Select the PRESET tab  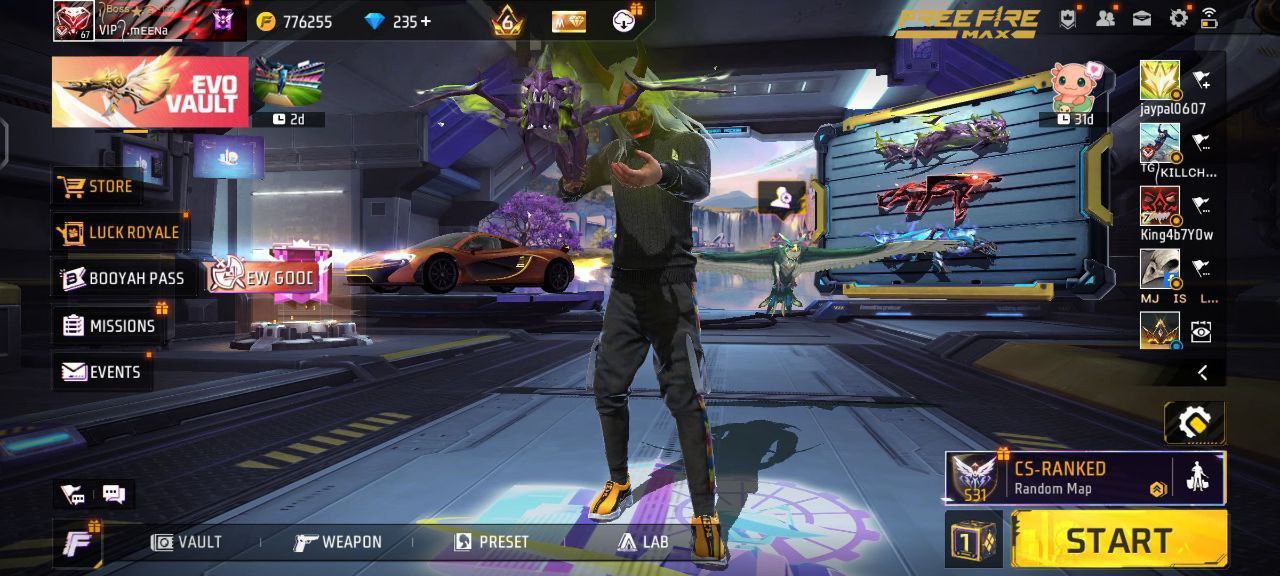coord(492,542)
